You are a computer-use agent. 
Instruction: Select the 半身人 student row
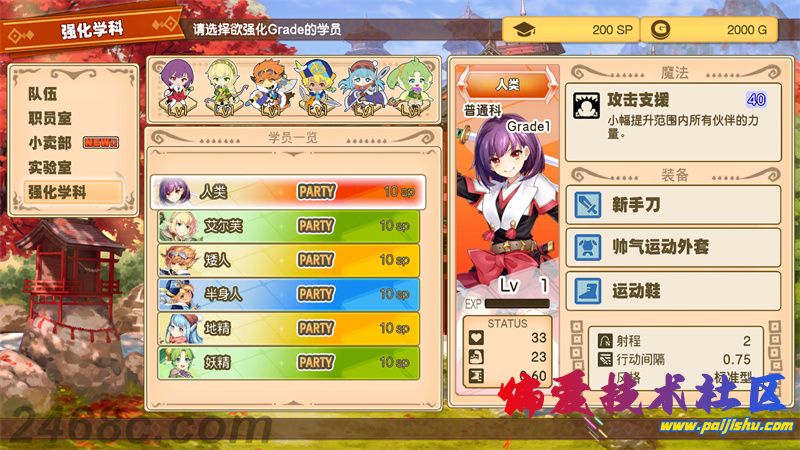(286, 293)
